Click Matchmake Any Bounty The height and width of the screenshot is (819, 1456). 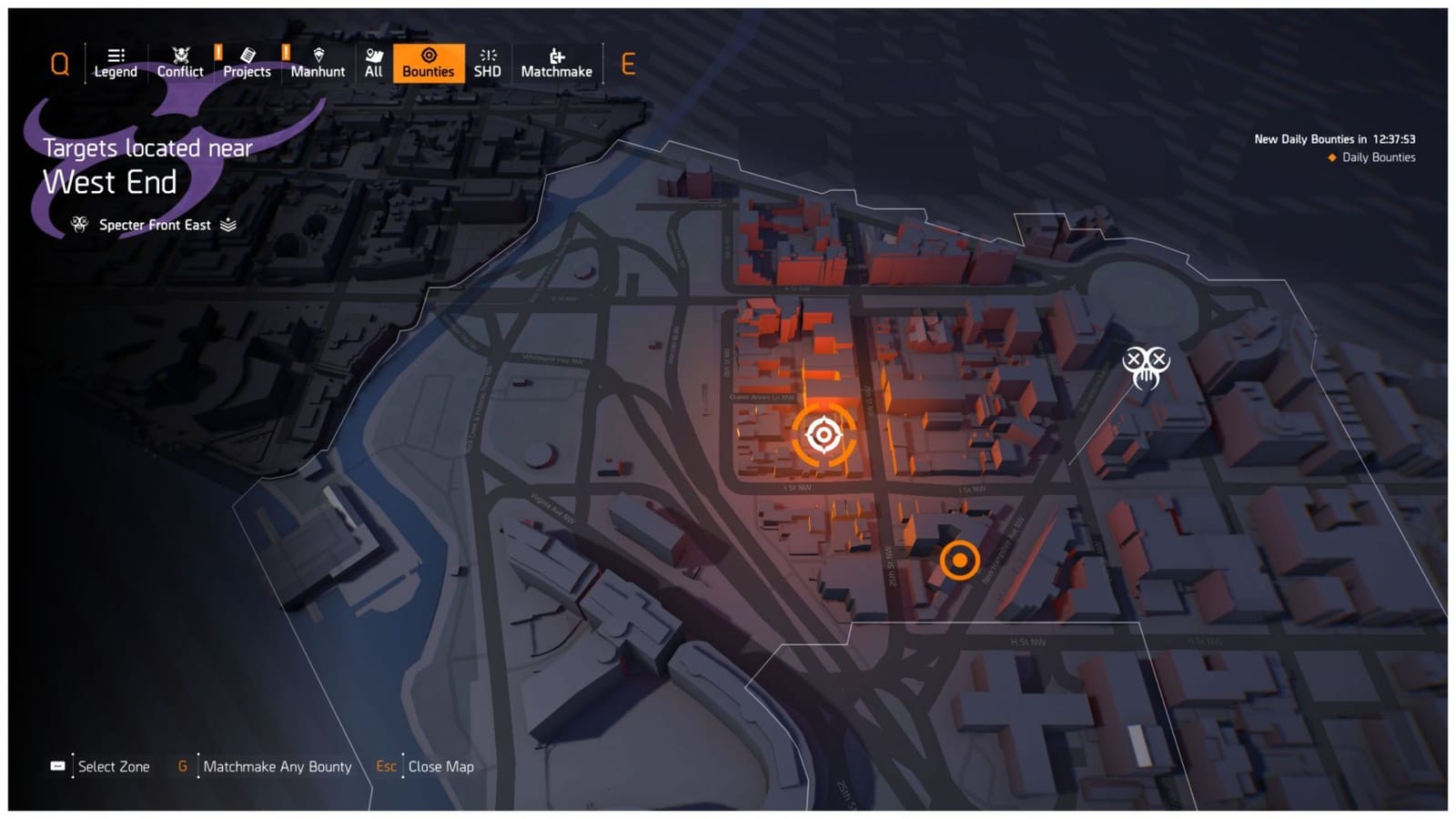pyautogui.click(x=278, y=766)
